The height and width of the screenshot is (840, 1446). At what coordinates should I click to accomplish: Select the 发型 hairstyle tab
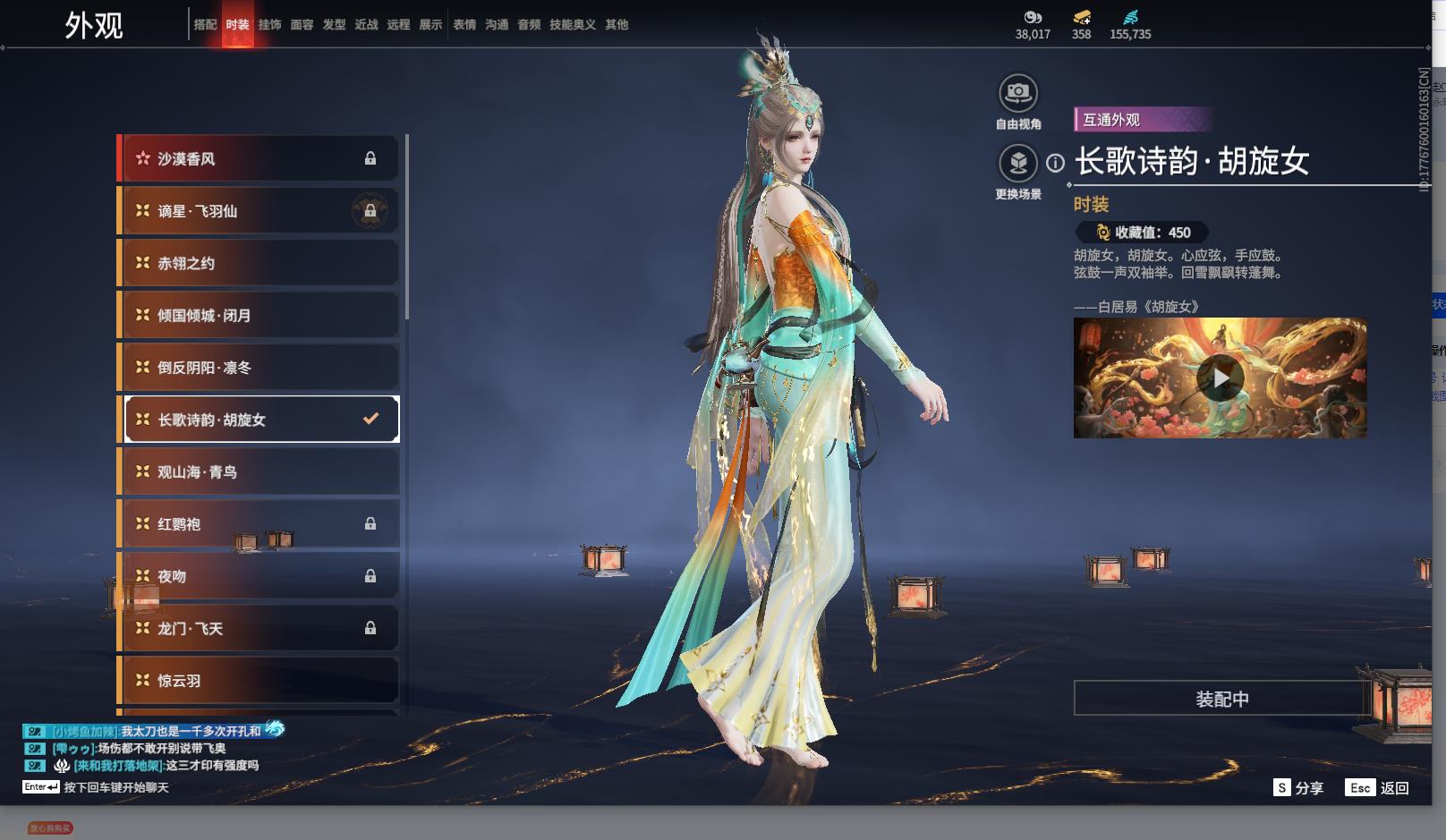pos(334,25)
